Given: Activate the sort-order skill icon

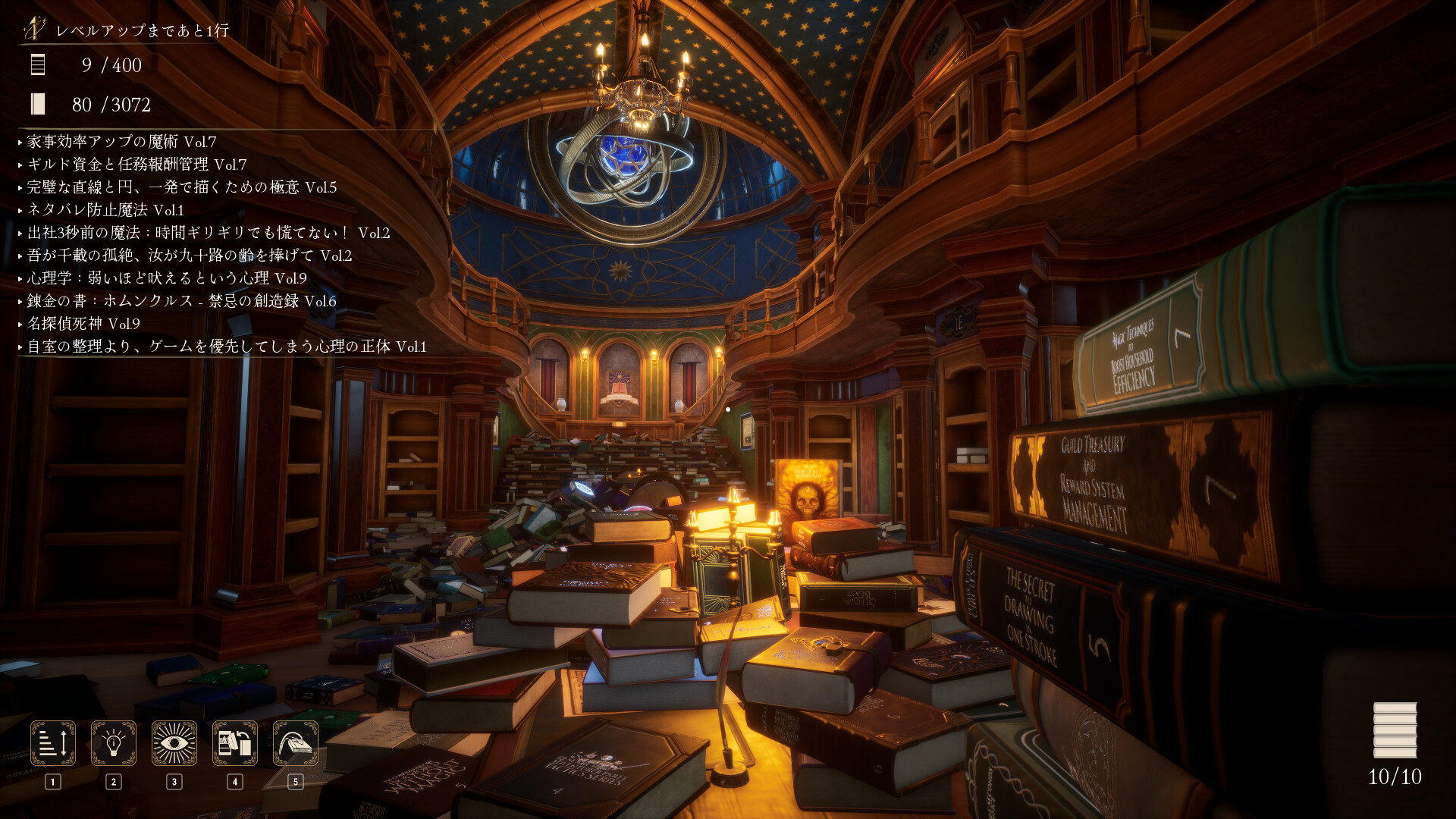Looking at the screenshot, I should click(53, 743).
